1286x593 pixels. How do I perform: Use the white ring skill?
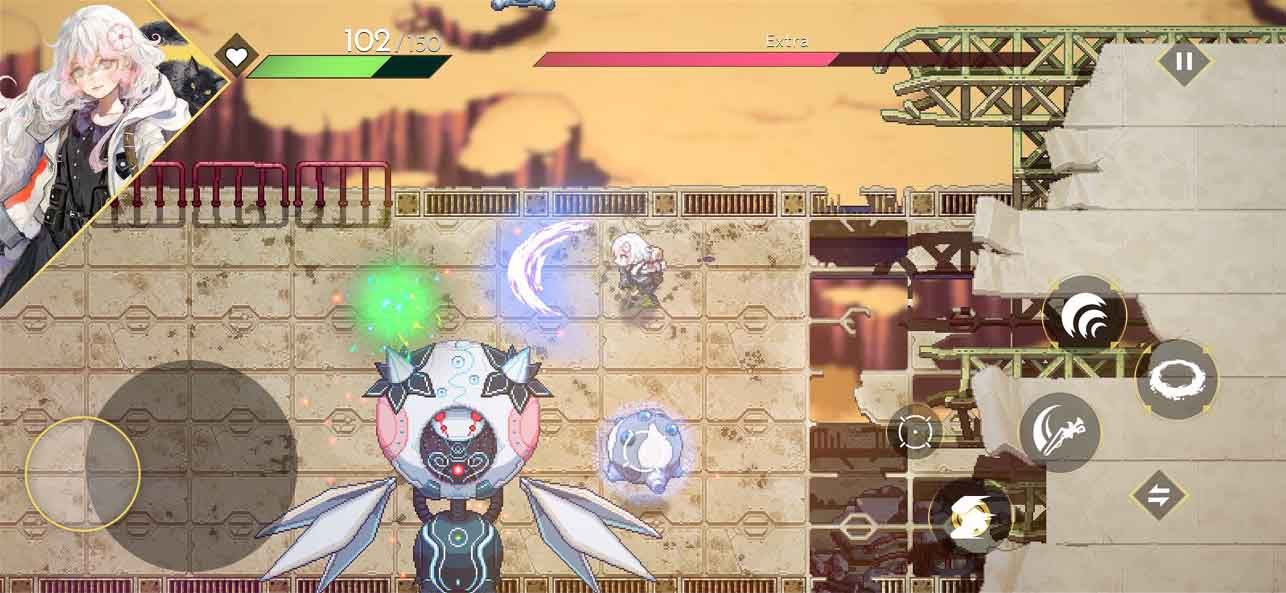click(1177, 379)
